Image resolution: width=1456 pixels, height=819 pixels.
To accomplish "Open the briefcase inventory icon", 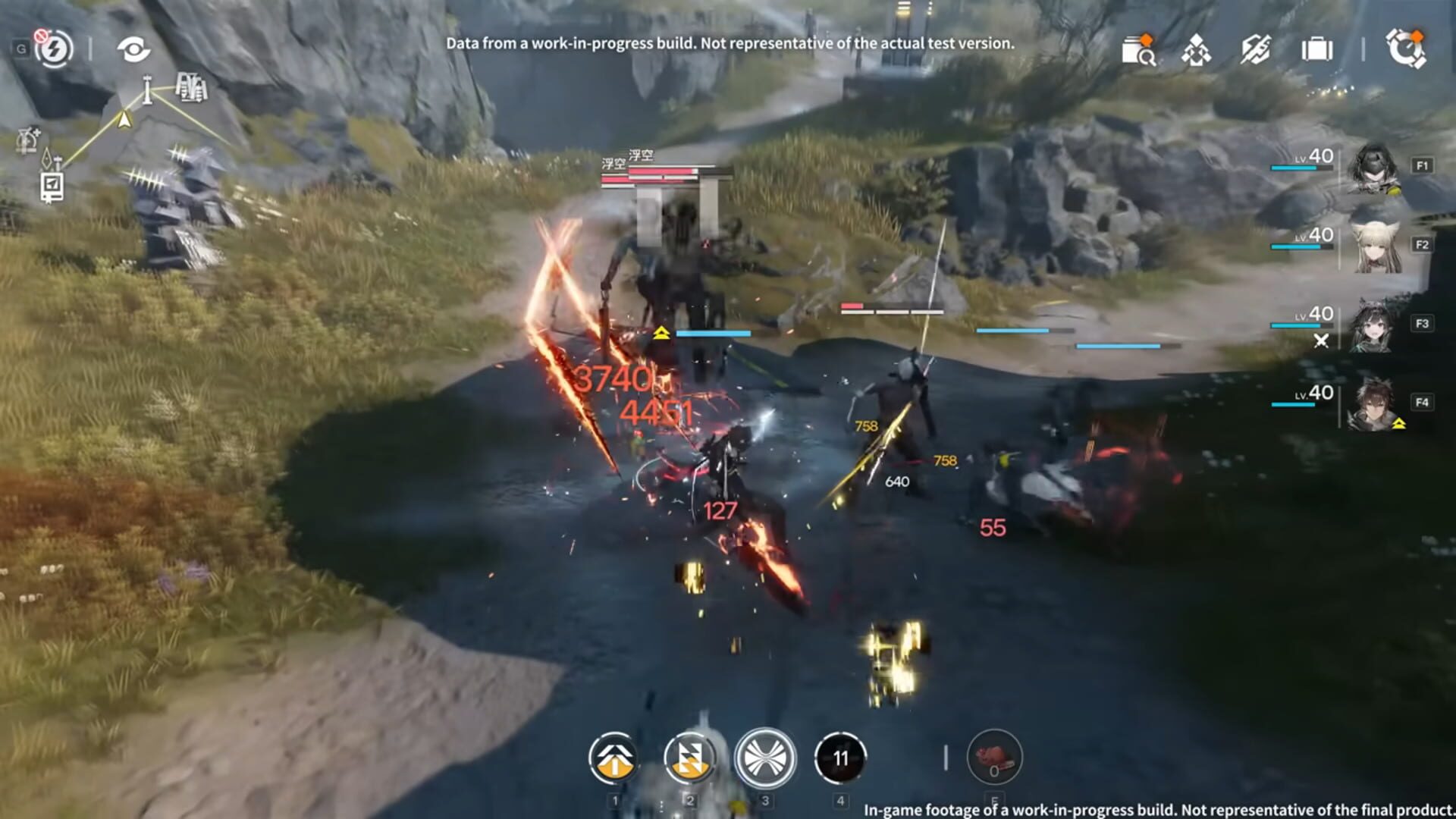I will [1317, 50].
